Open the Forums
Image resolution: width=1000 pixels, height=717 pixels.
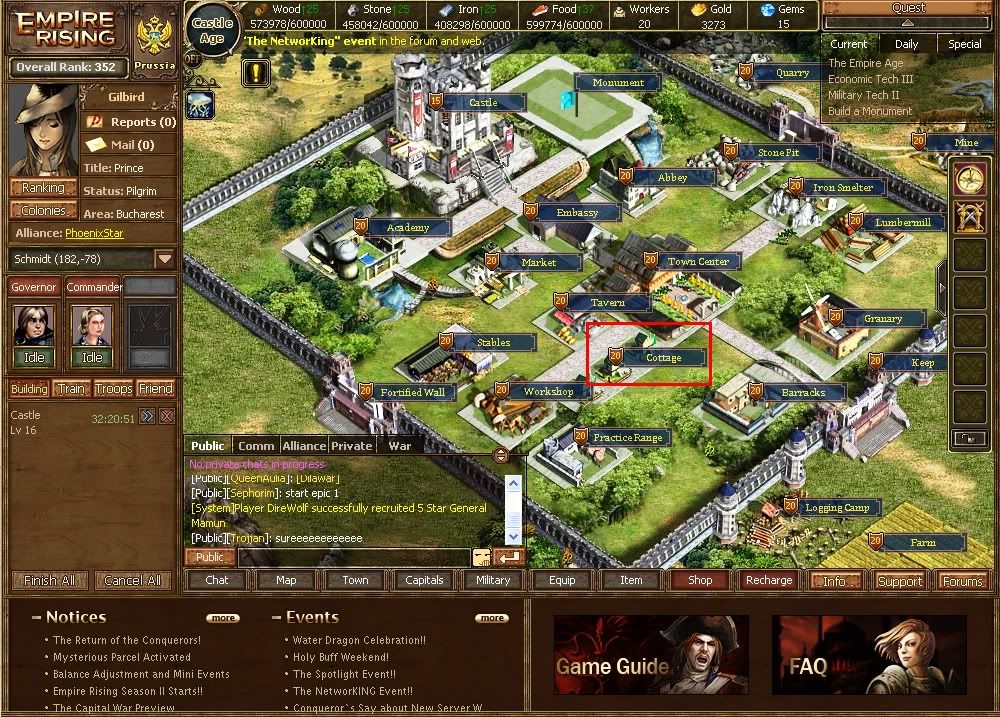tap(962, 581)
